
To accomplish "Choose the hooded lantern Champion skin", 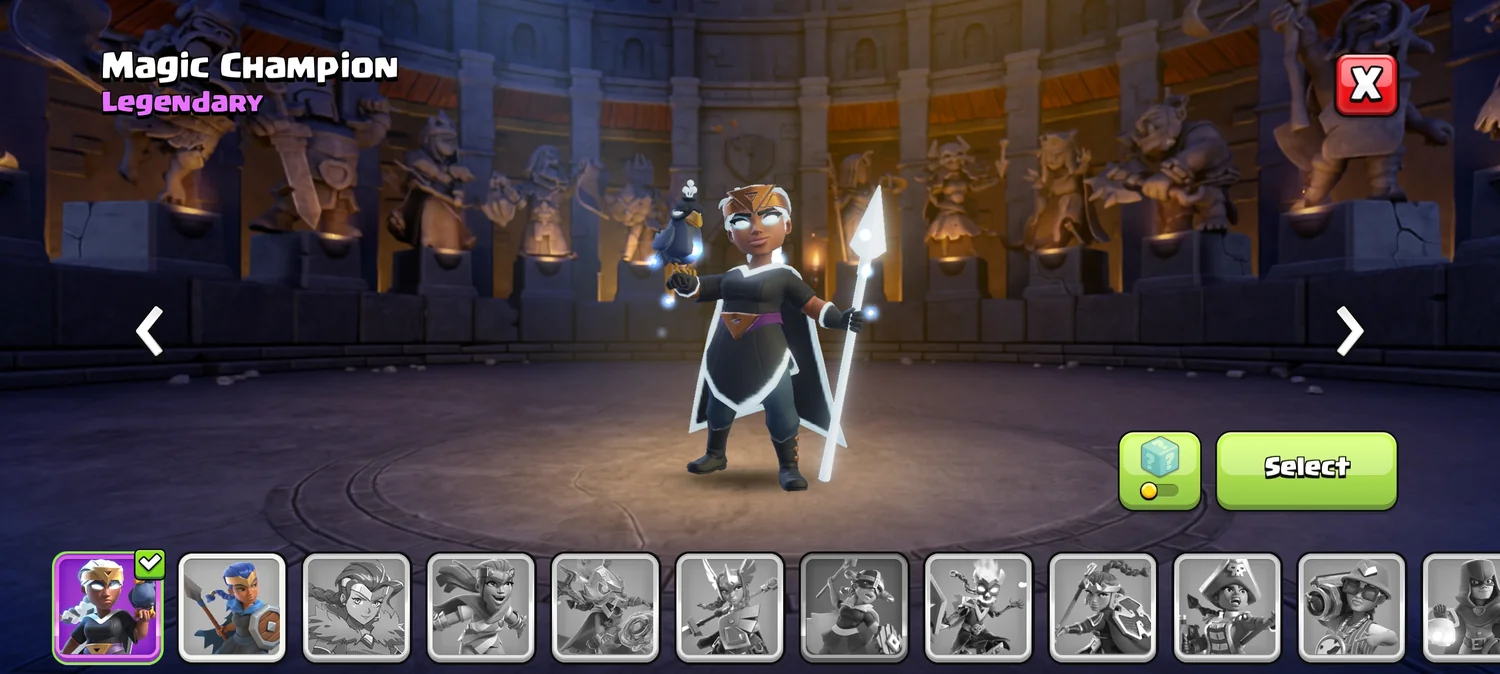I will 1462,607.
